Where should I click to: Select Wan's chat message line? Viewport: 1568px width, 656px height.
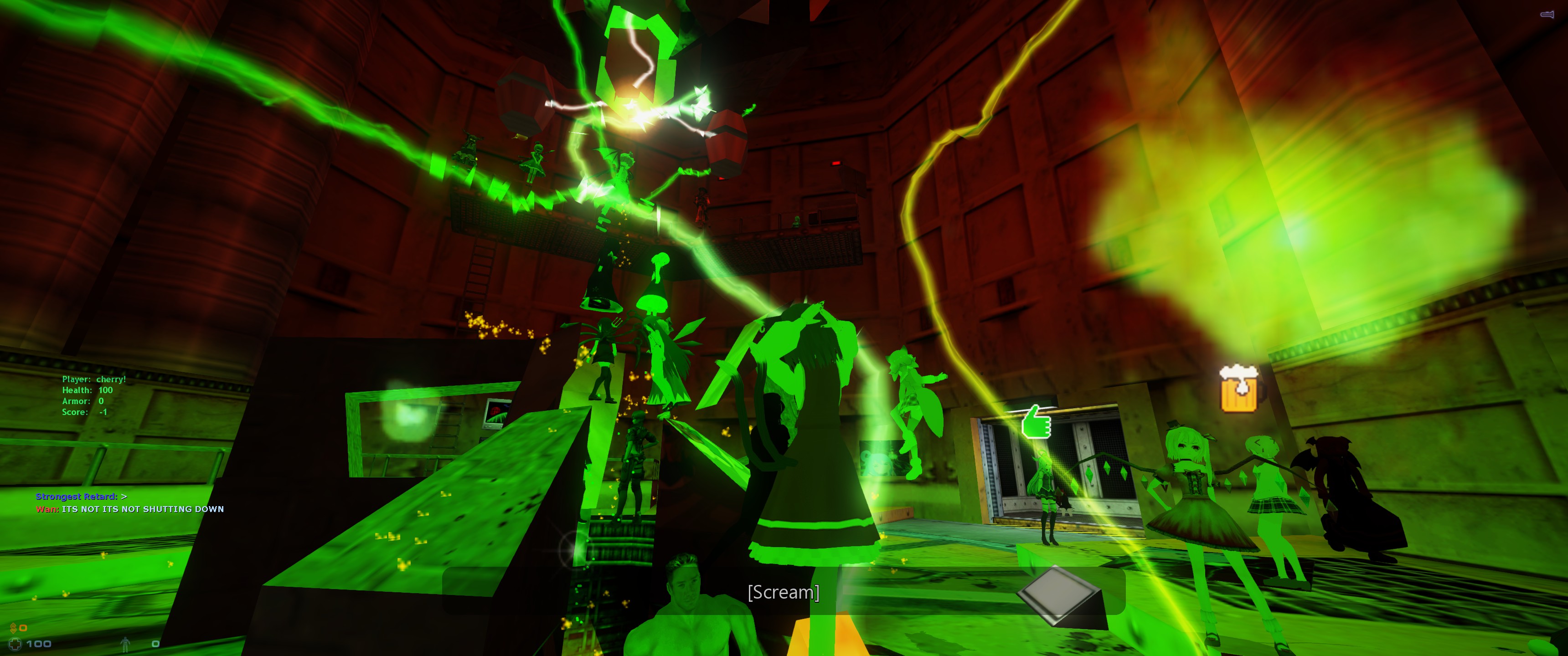[x=129, y=509]
